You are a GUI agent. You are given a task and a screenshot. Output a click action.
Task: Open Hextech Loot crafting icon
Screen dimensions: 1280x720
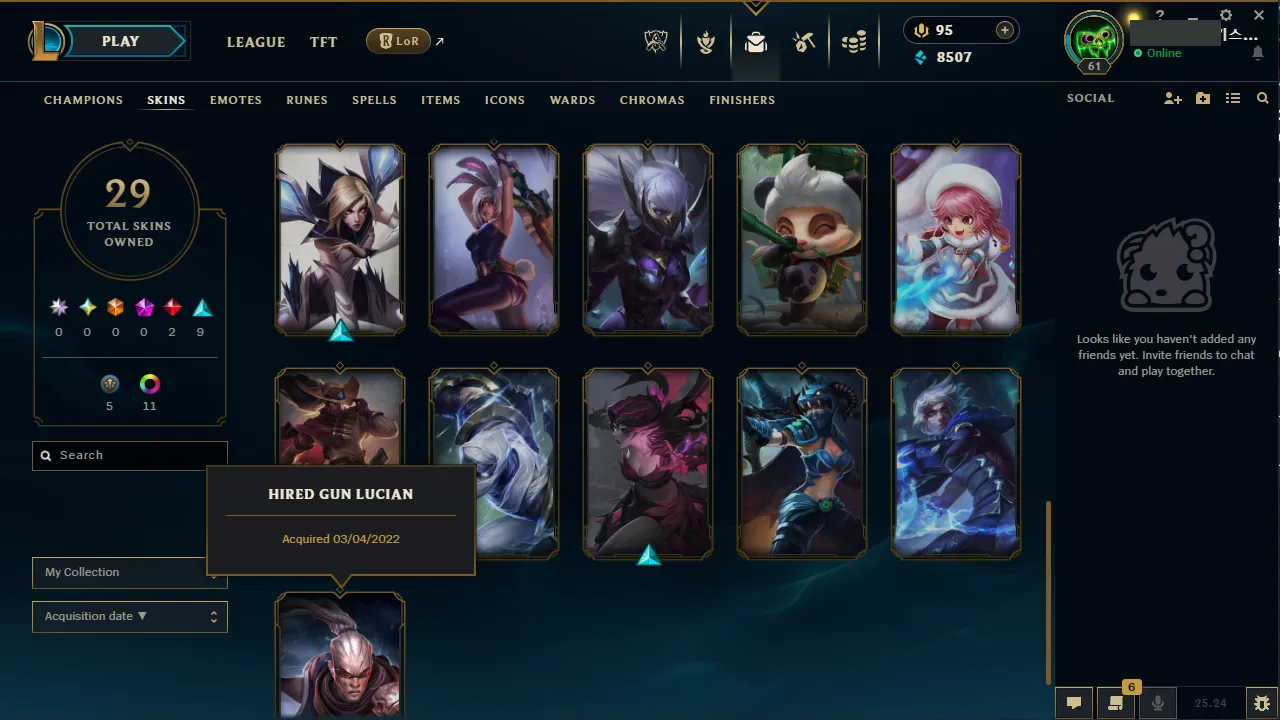[805, 41]
